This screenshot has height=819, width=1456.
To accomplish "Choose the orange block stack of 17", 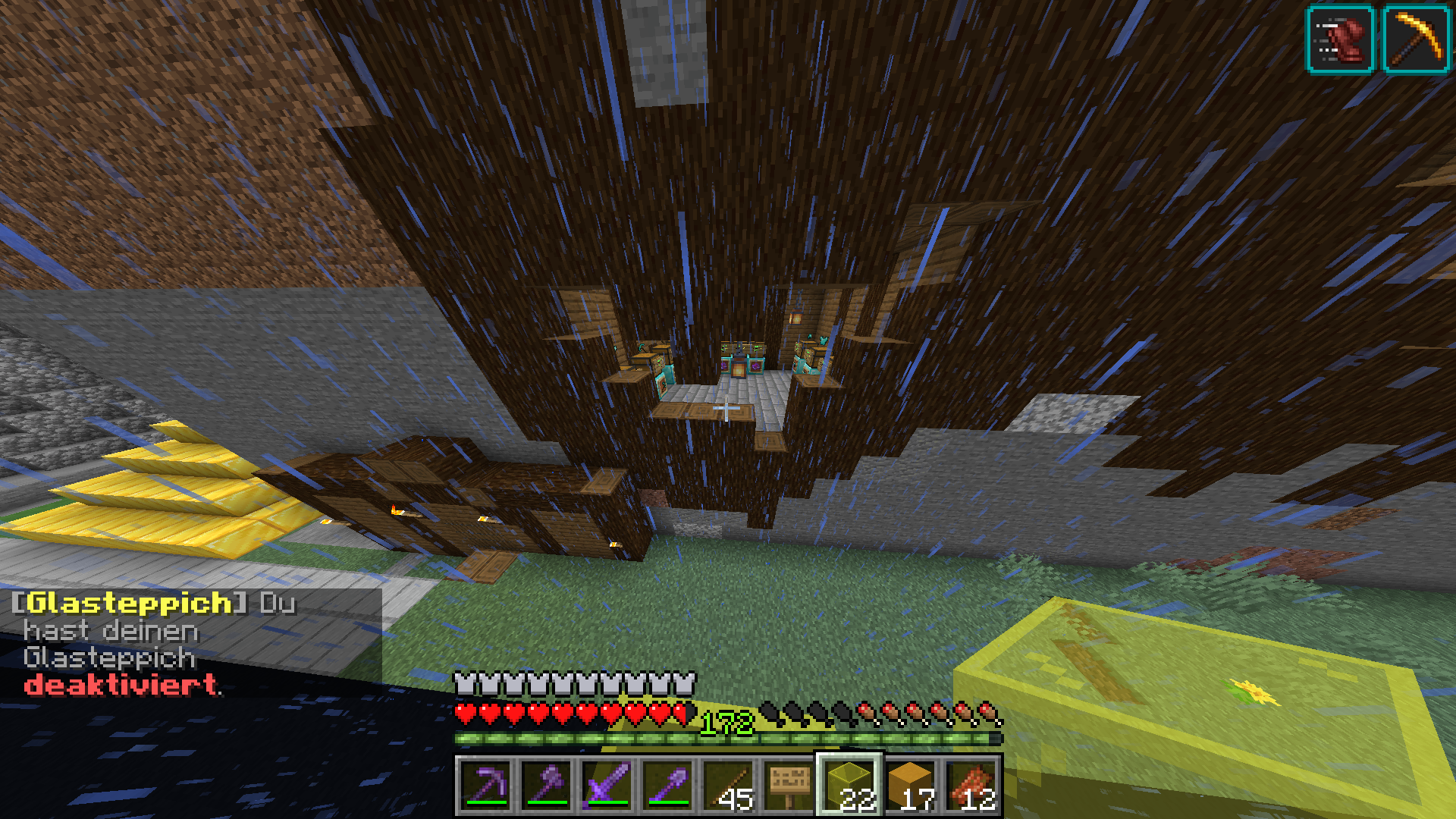I will point(911,785).
